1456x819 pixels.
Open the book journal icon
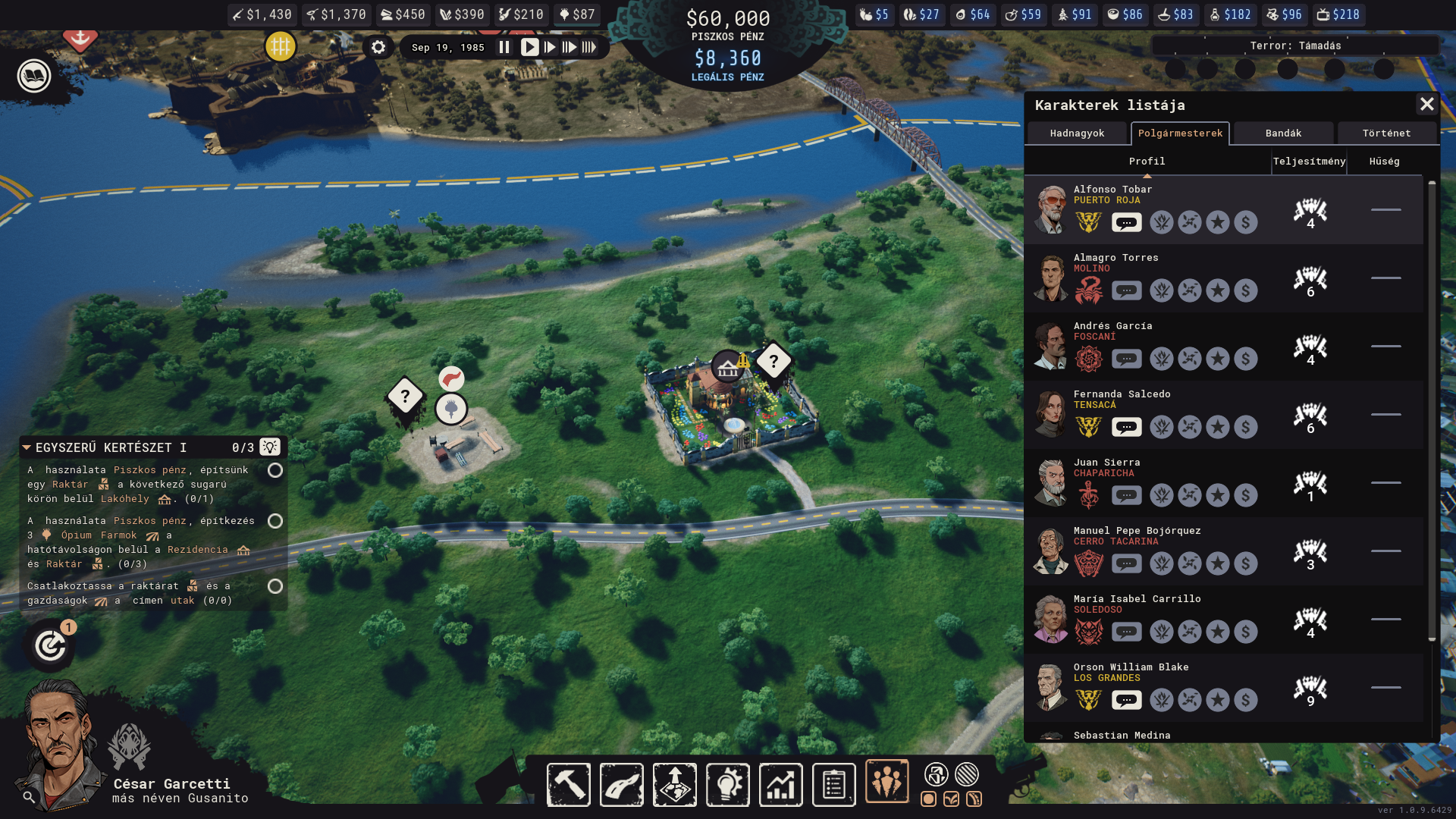pos(34,76)
